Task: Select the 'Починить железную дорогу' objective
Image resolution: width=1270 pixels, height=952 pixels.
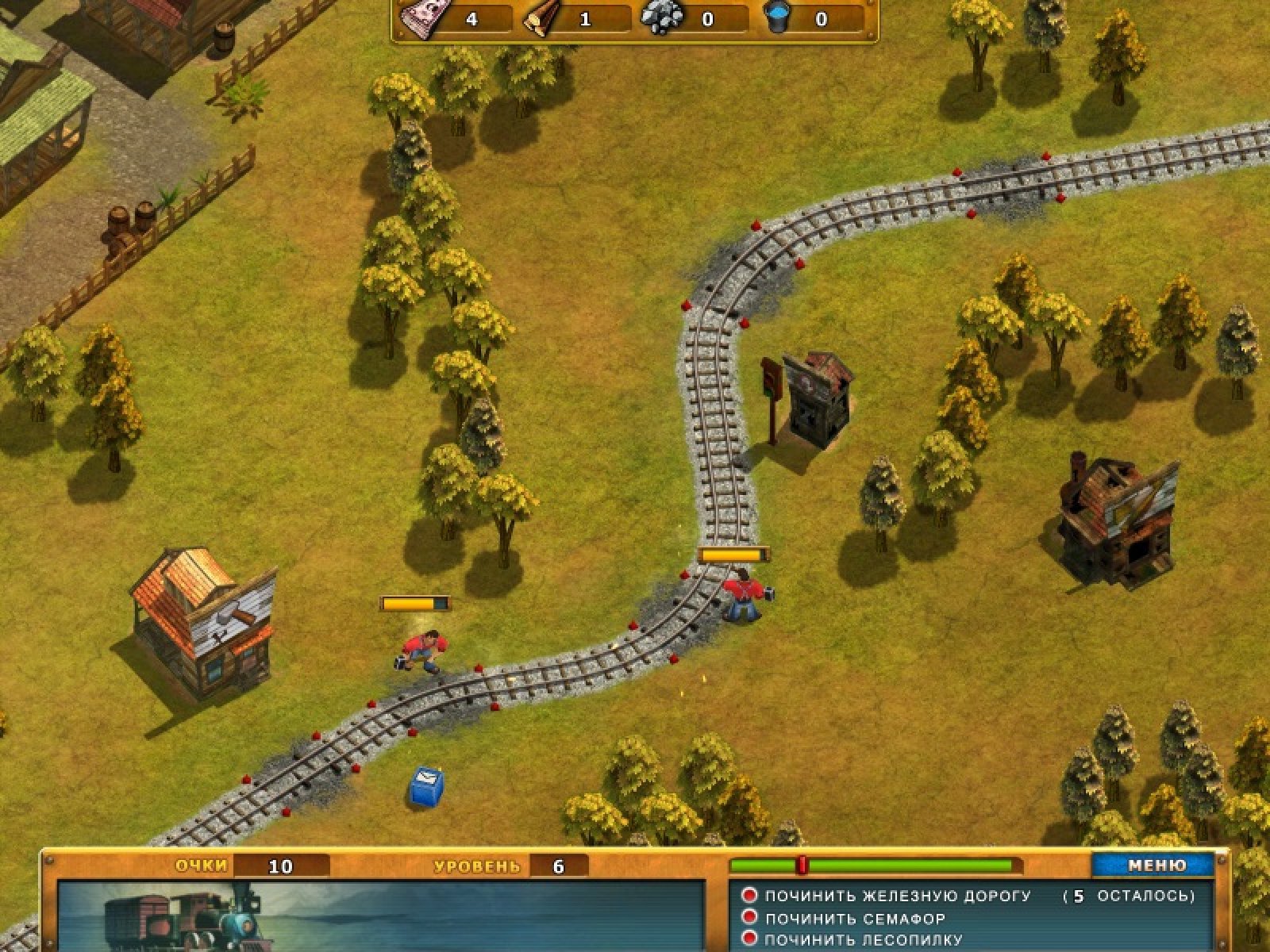Action: [897, 896]
